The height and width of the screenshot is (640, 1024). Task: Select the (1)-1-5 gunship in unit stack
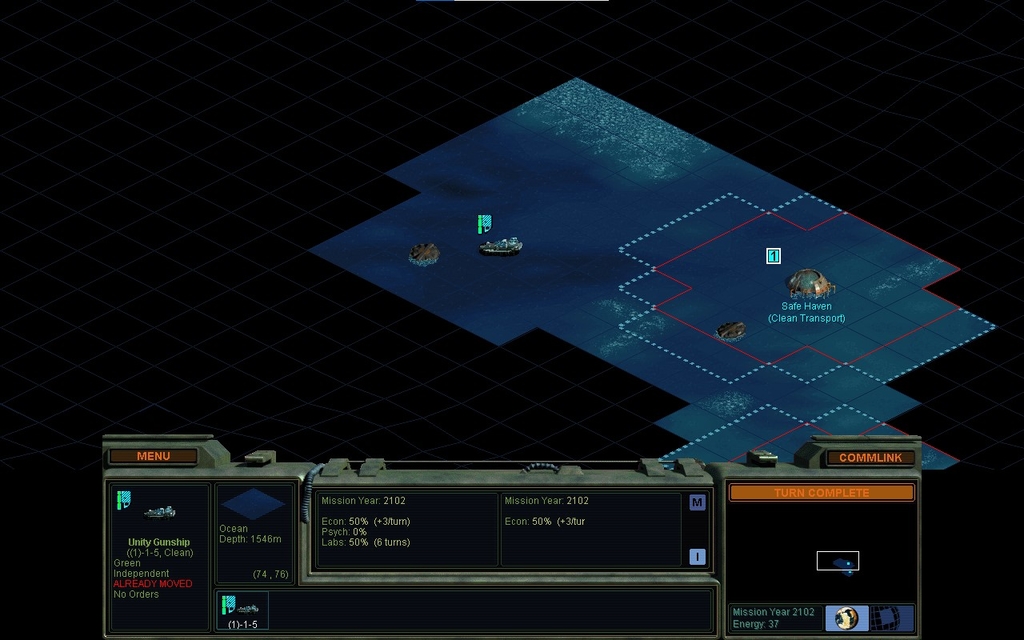[242, 610]
